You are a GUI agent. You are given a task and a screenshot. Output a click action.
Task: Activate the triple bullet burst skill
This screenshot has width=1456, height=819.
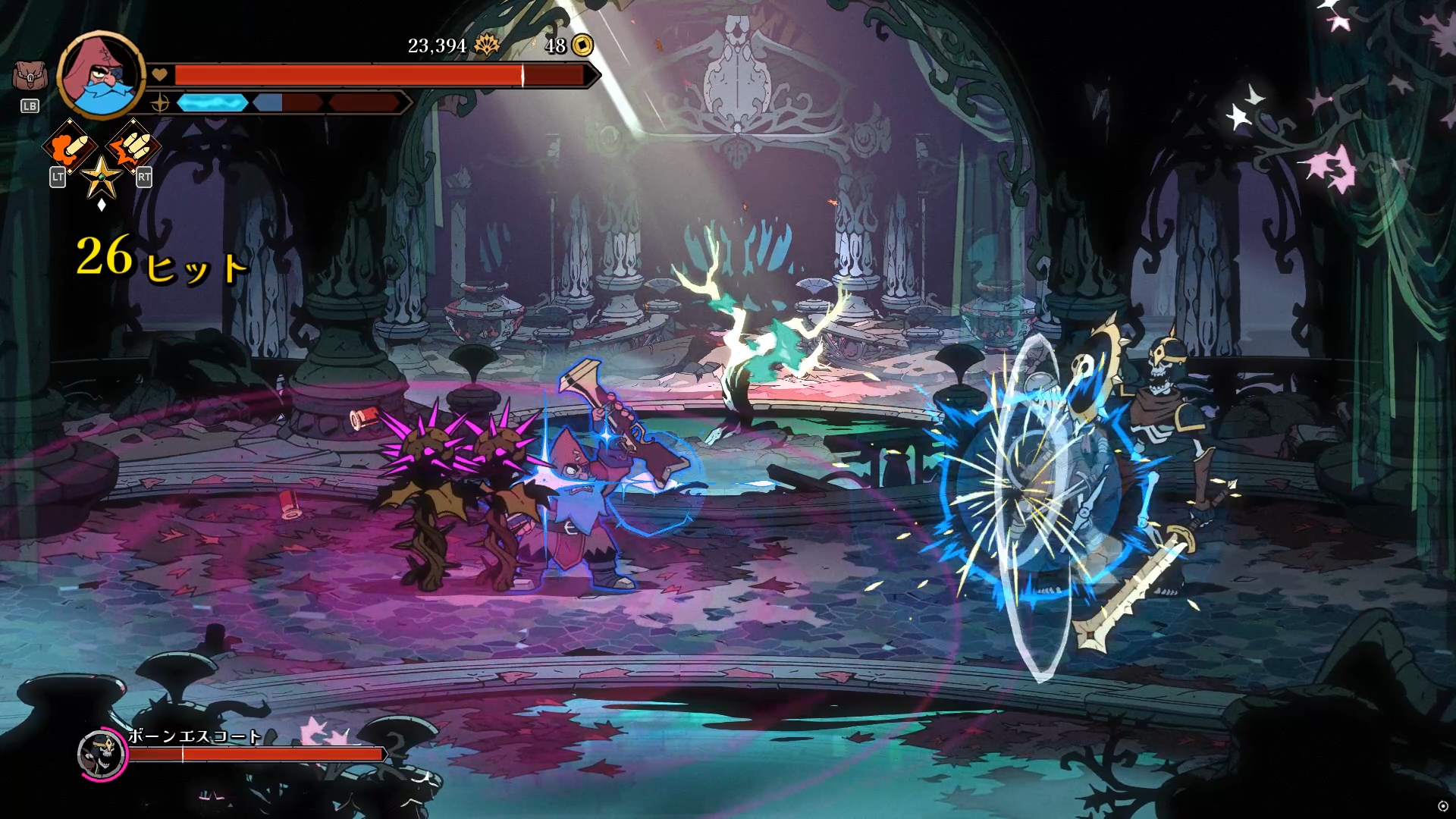coord(133,146)
